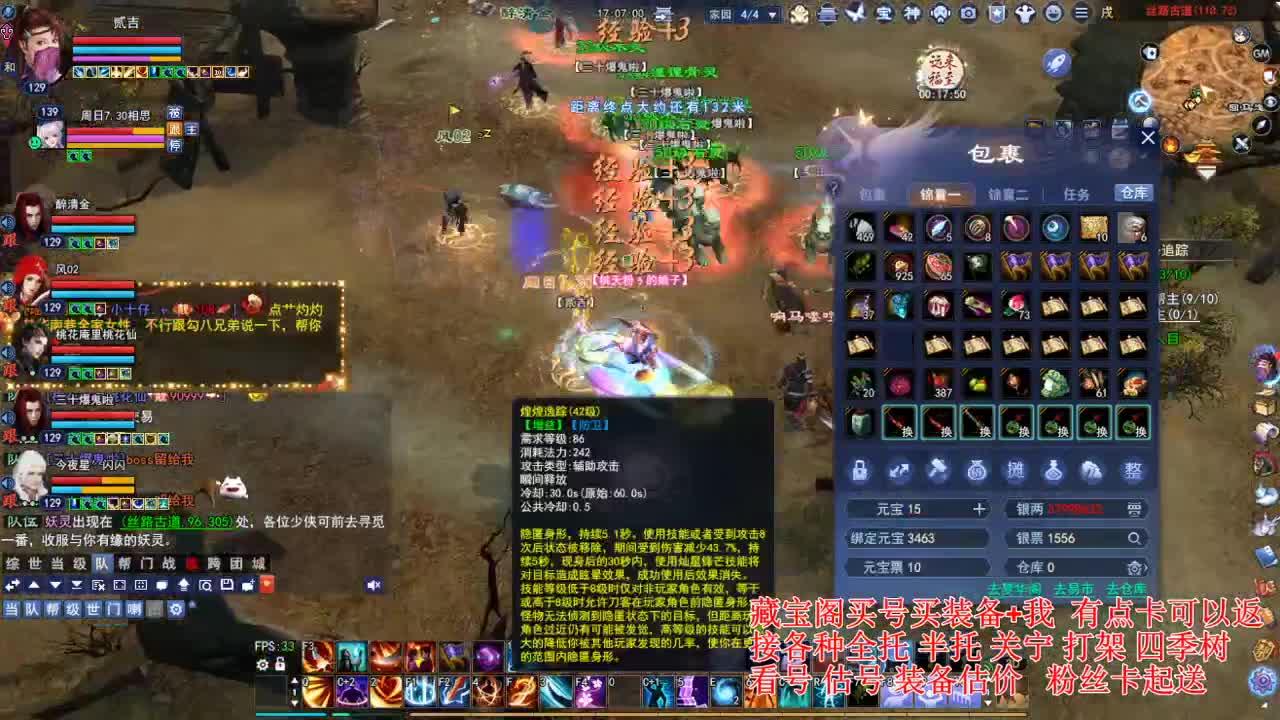This screenshot has height=720, width=1280.
Task: Click the 整 sort icon in the bag panel
Action: pyautogui.click(x=1133, y=470)
